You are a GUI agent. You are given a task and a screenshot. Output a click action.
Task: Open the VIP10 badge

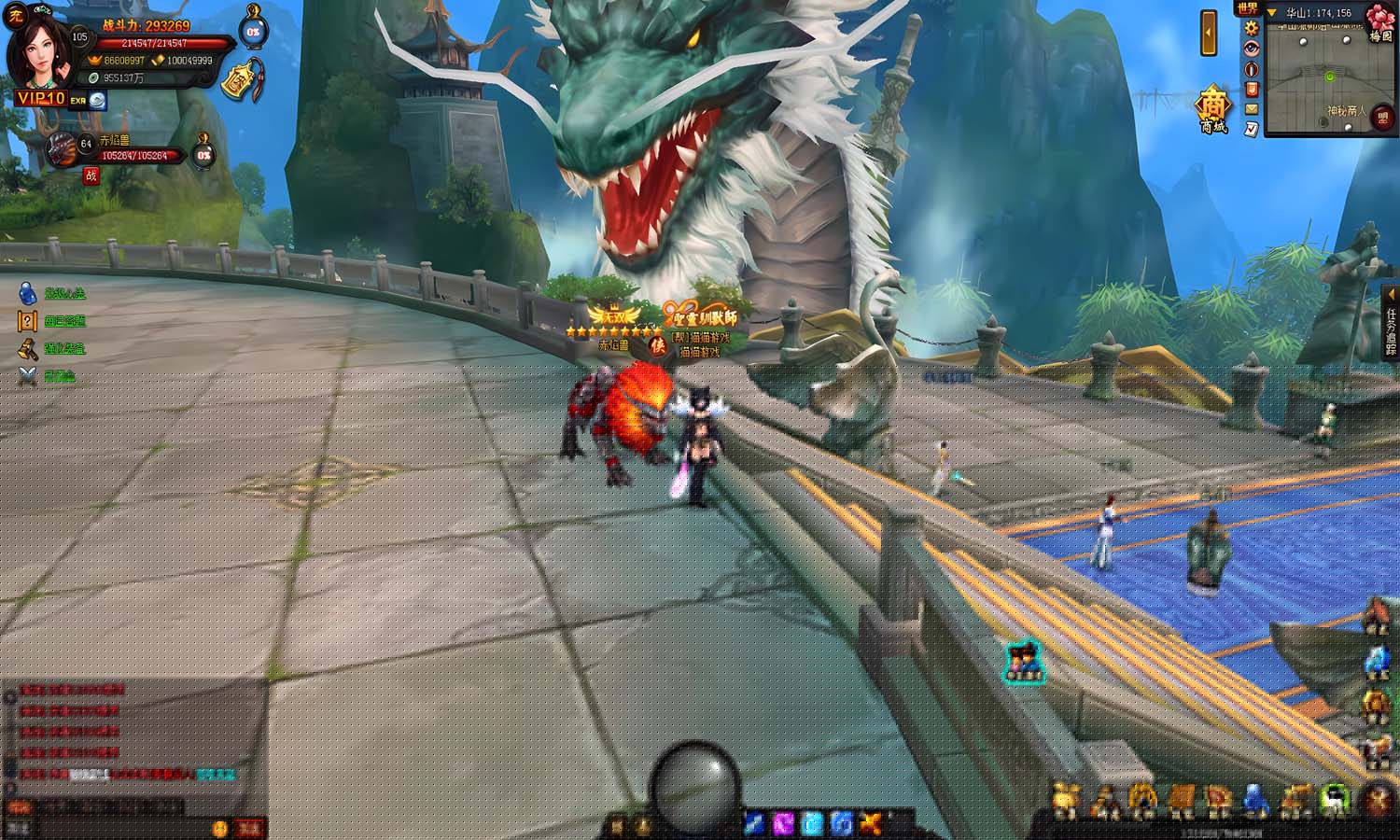[x=40, y=98]
